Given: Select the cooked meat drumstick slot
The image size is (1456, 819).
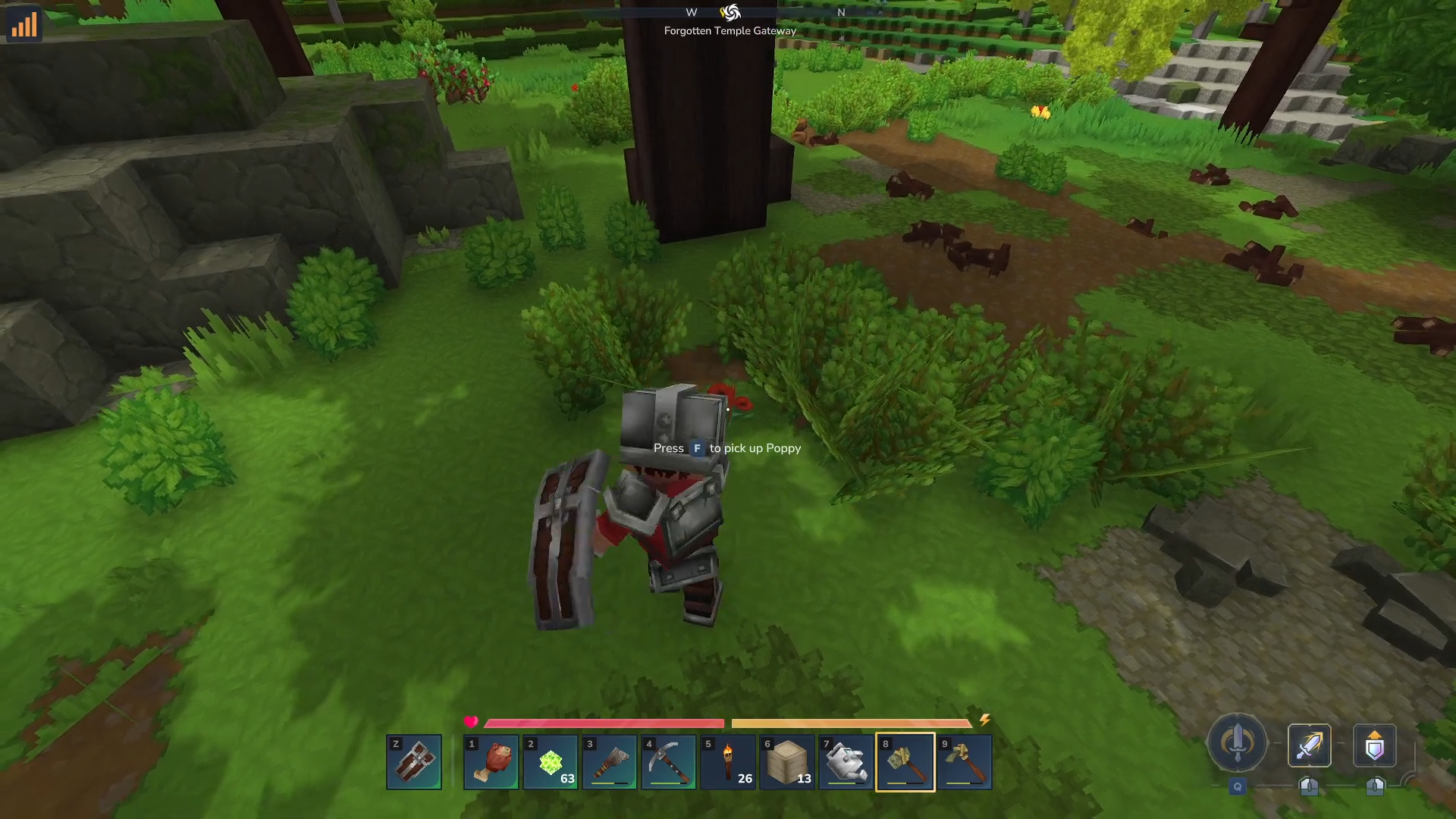Looking at the screenshot, I should coord(491,761).
